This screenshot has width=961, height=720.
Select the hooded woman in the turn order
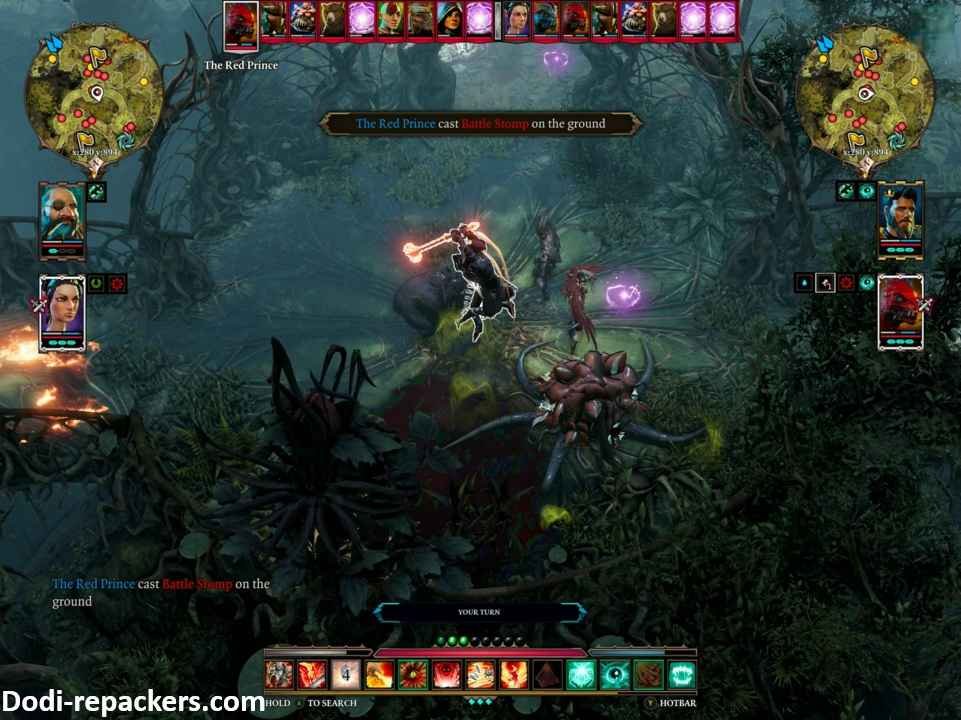[448, 19]
